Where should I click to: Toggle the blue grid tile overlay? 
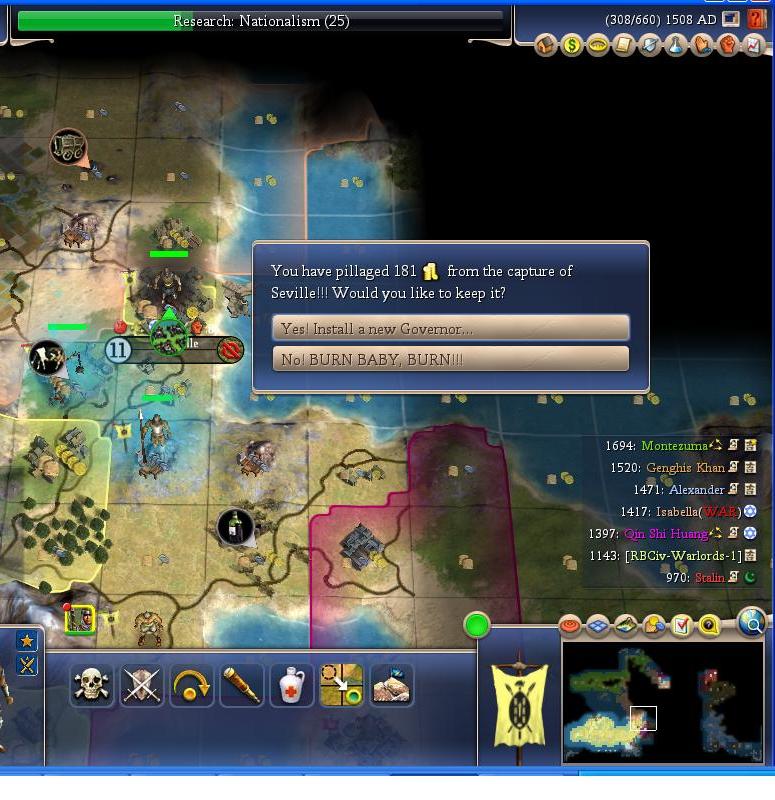pos(598,626)
